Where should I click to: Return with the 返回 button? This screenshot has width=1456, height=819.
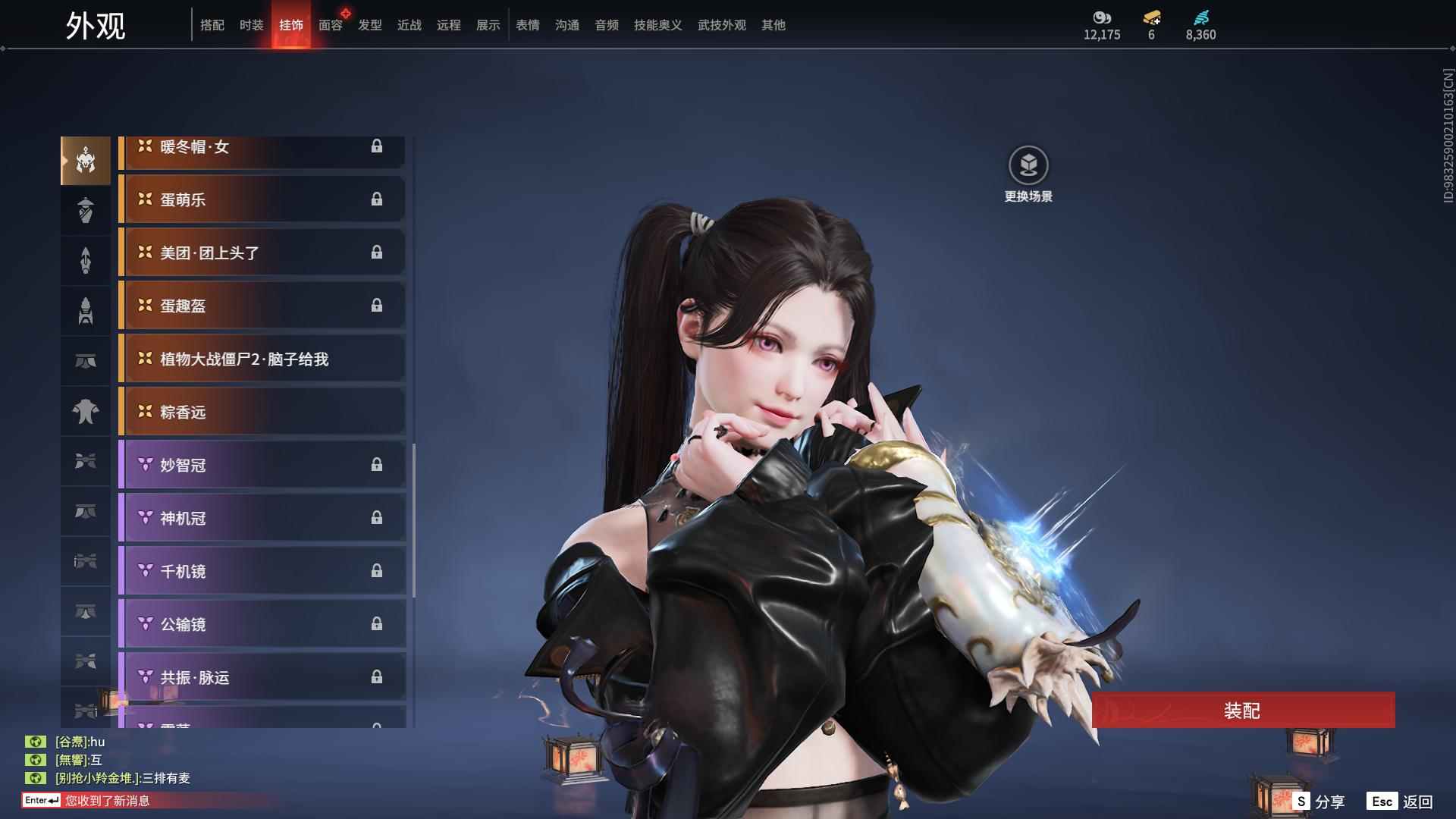[1400, 801]
